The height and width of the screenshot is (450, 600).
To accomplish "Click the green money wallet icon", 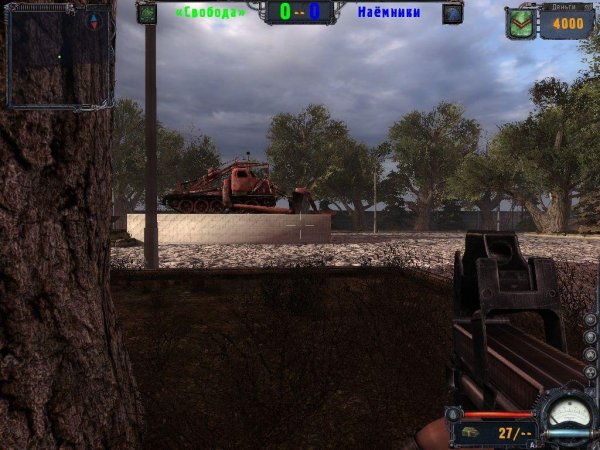I will tap(520, 22).
